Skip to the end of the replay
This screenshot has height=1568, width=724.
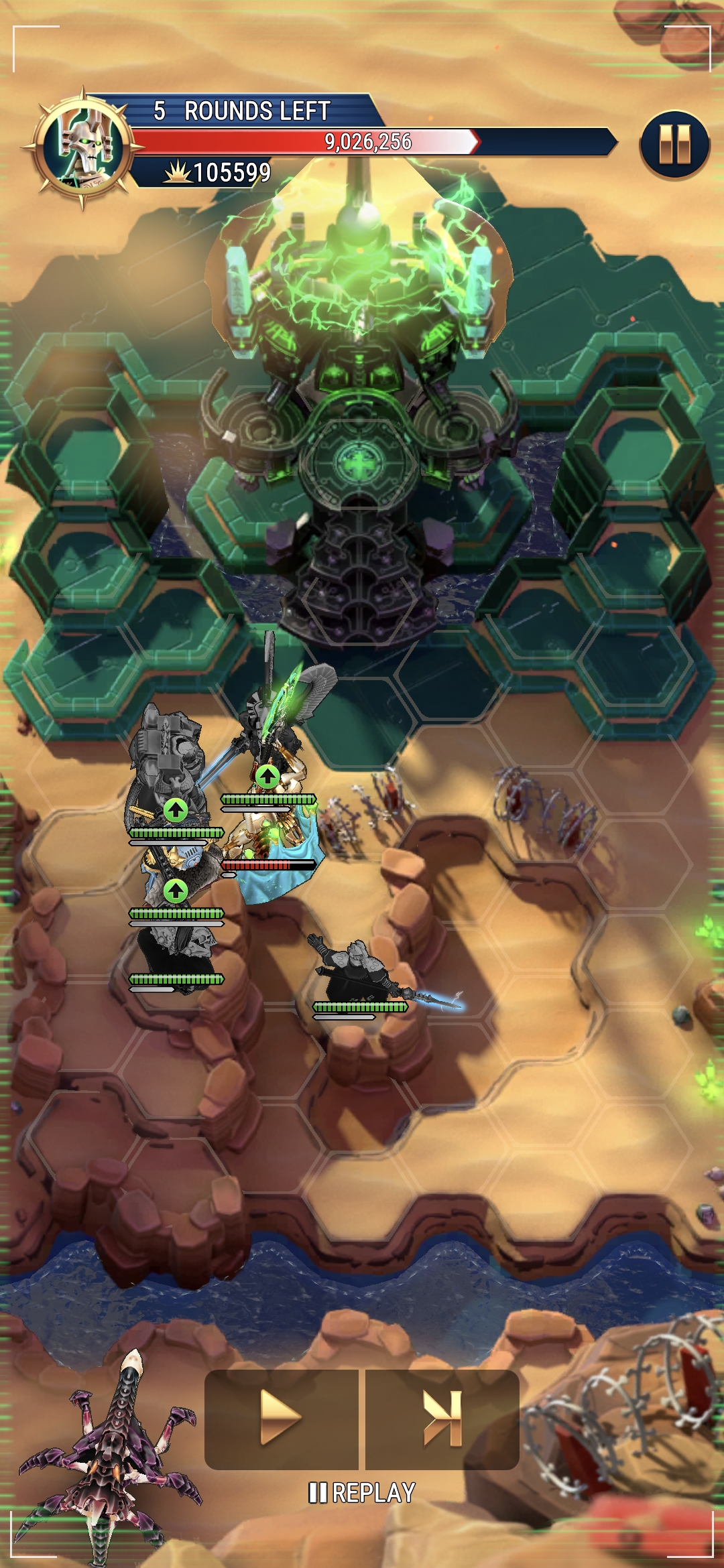[442, 1418]
